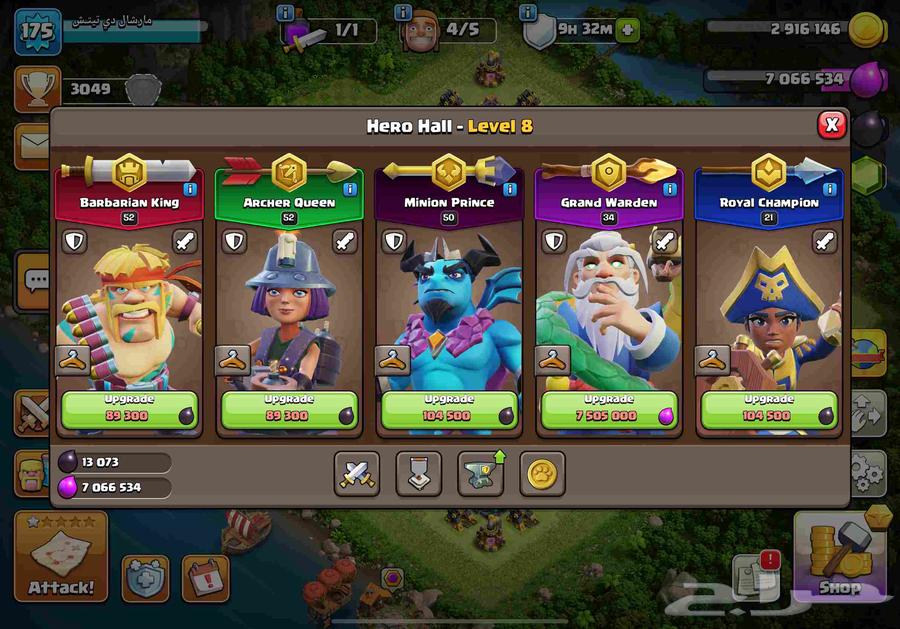This screenshot has height=629, width=900.
Task: Close the Hero Hall window
Action: pyautogui.click(x=831, y=125)
